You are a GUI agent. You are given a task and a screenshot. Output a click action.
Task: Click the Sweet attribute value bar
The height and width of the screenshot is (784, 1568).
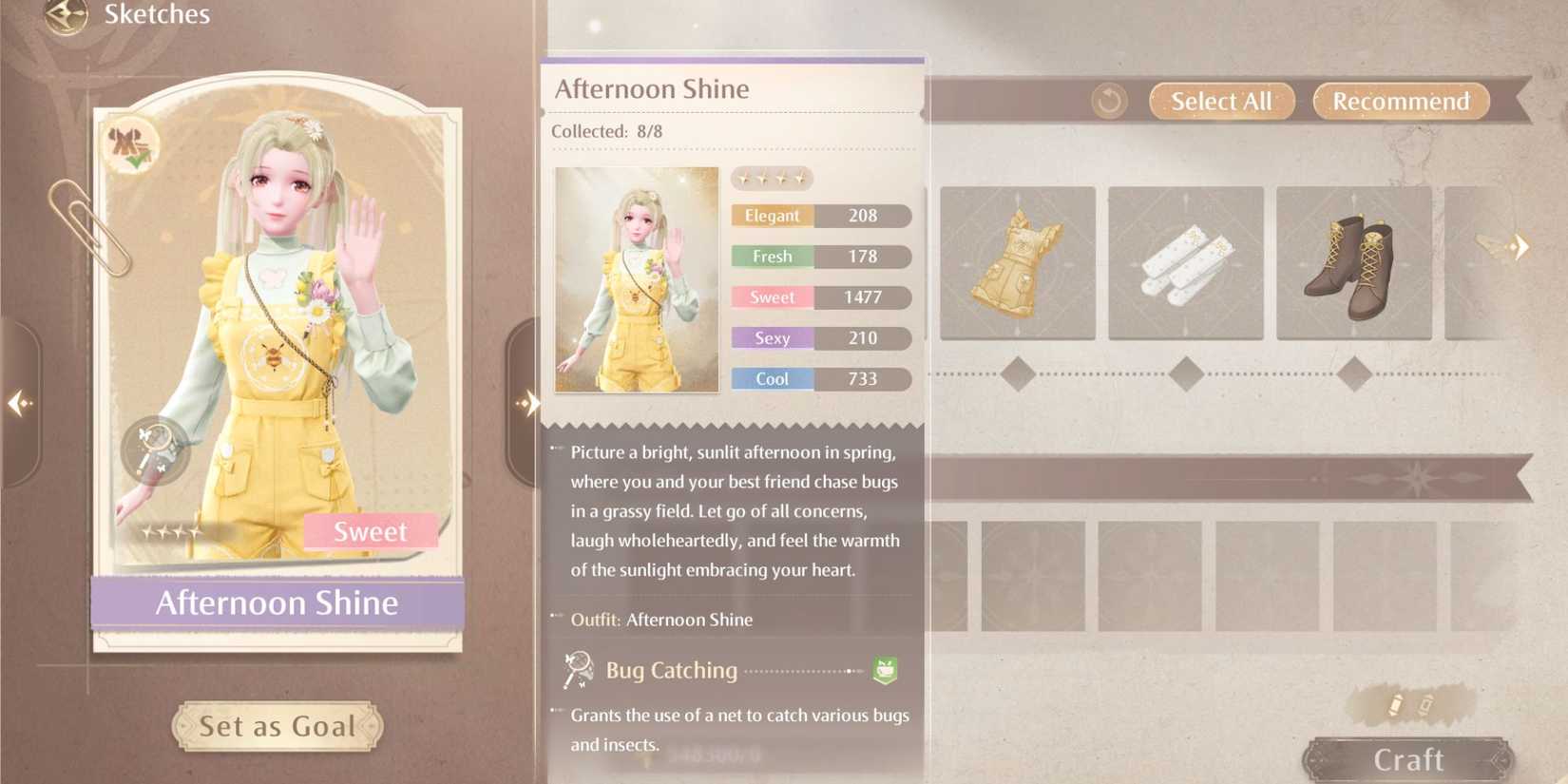[x=819, y=296]
